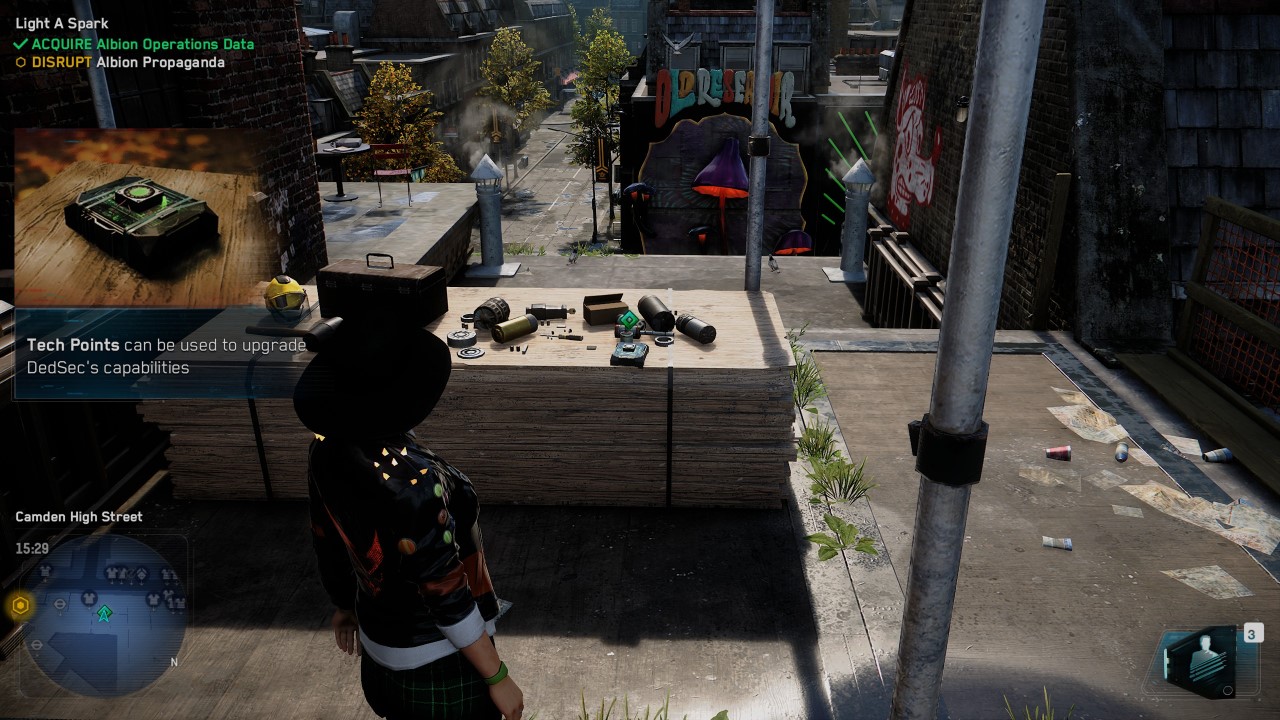
Task: Click the green player arrow marker on the minimap
Action: point(104,612)
